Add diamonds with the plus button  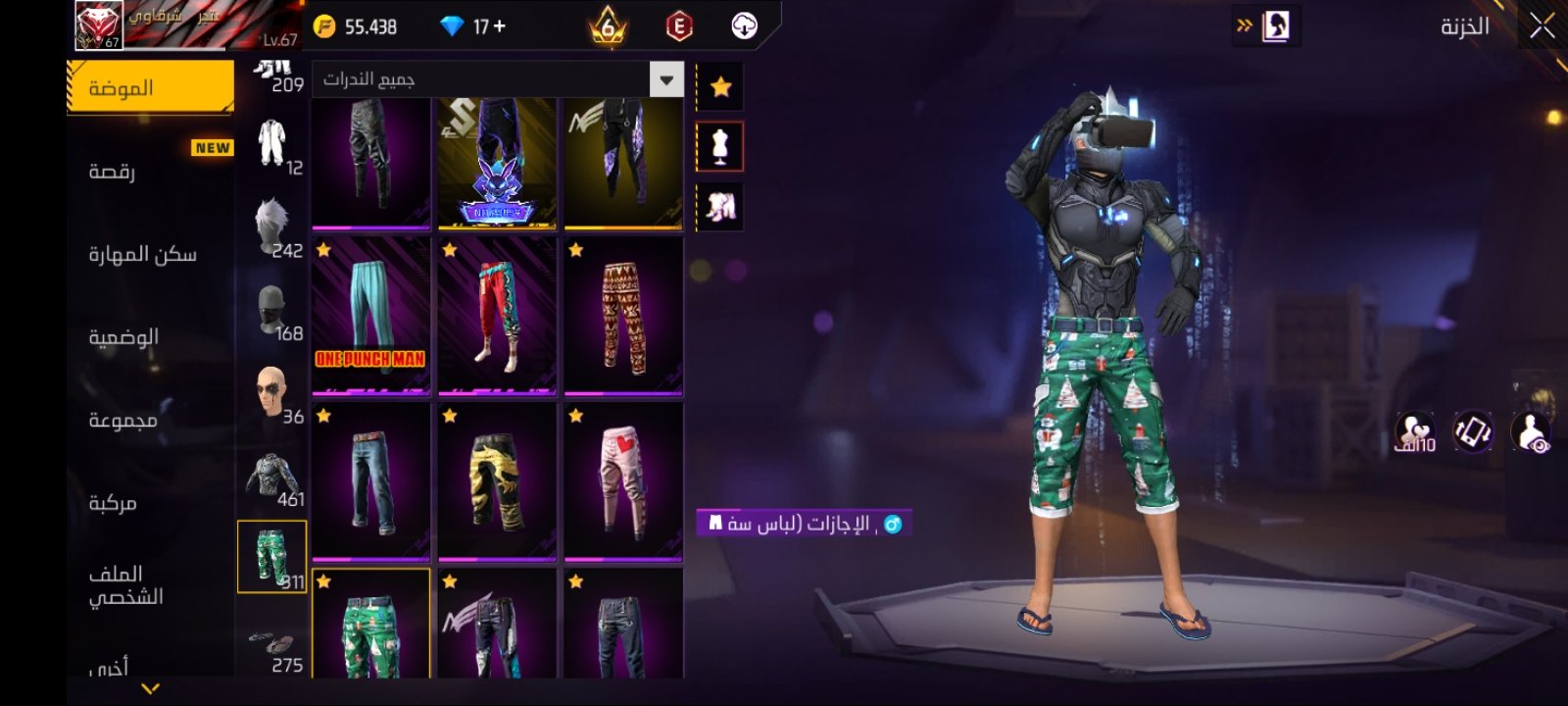coord(500,26)
